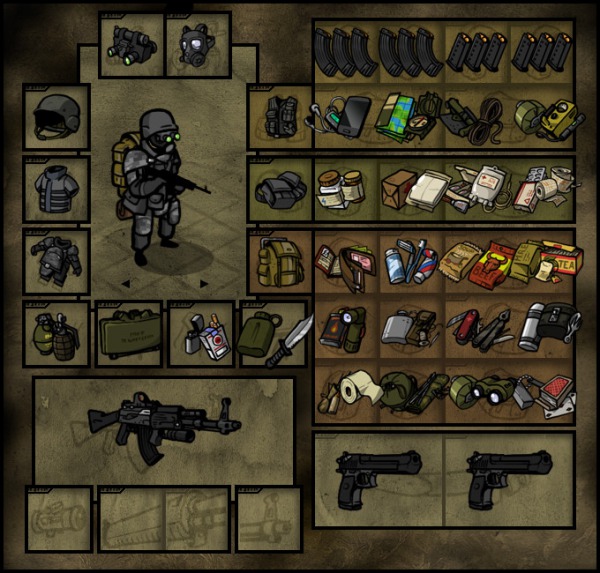Rotate character with the right arrow

203,283
